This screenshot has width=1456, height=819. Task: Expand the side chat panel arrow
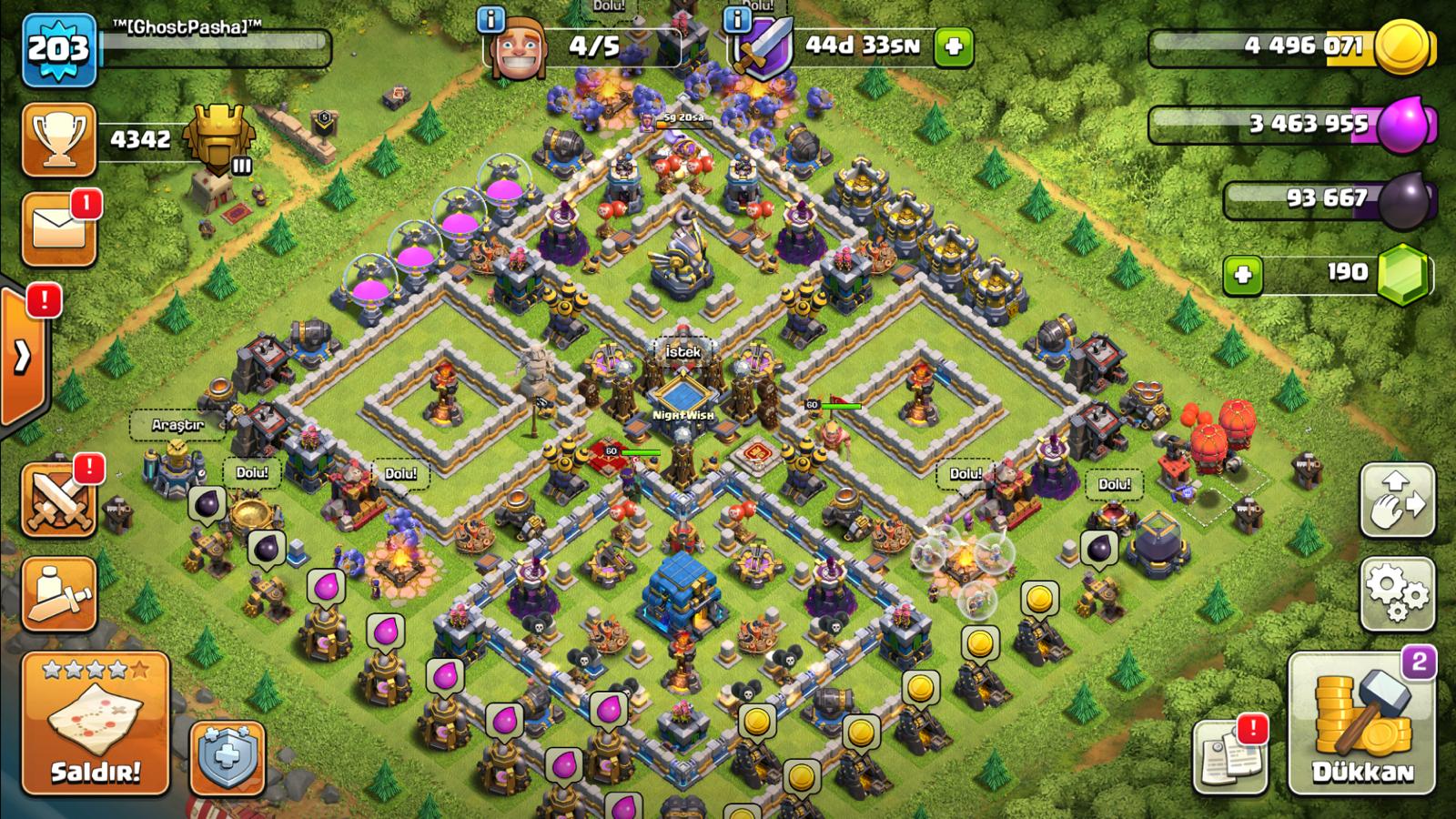22,356
